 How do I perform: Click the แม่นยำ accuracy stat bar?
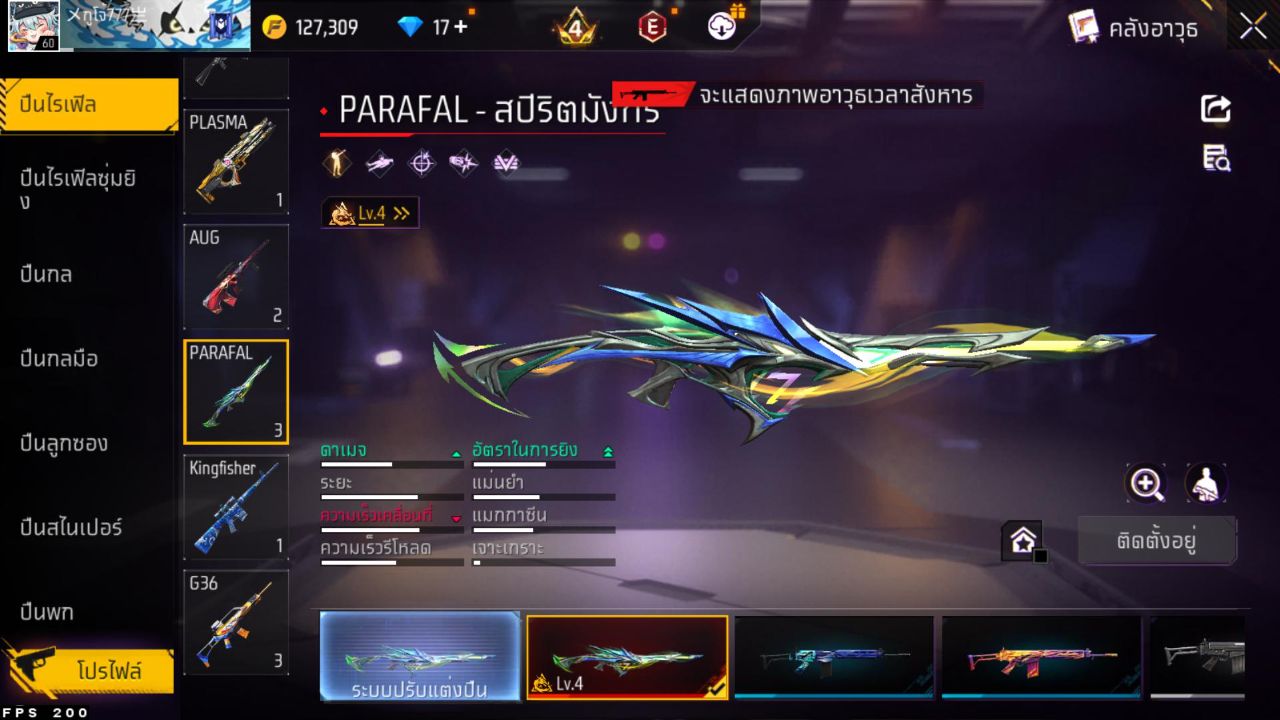tap(543, 497)
